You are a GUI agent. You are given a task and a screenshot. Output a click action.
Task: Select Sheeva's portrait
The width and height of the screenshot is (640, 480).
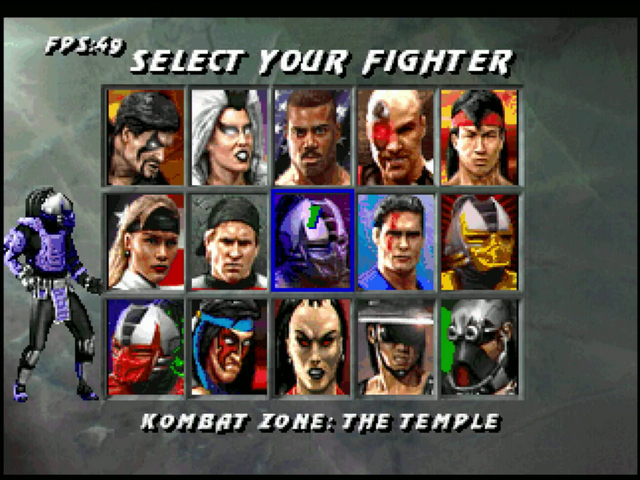click(x=312, y=346)
